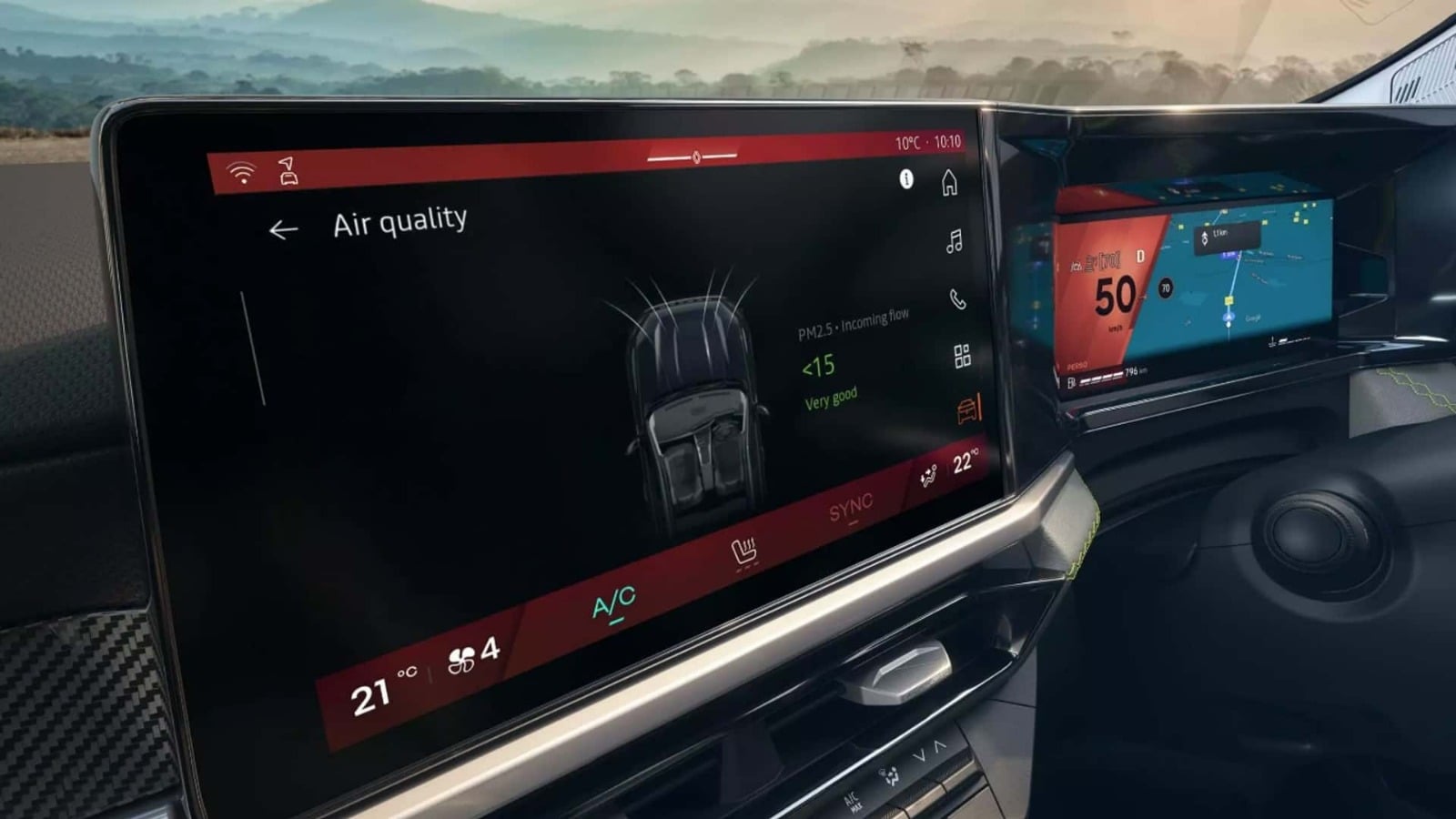This screenshot has height=819, width=1456.
Task: Open the Home screen icon
Action: (948, 185)
